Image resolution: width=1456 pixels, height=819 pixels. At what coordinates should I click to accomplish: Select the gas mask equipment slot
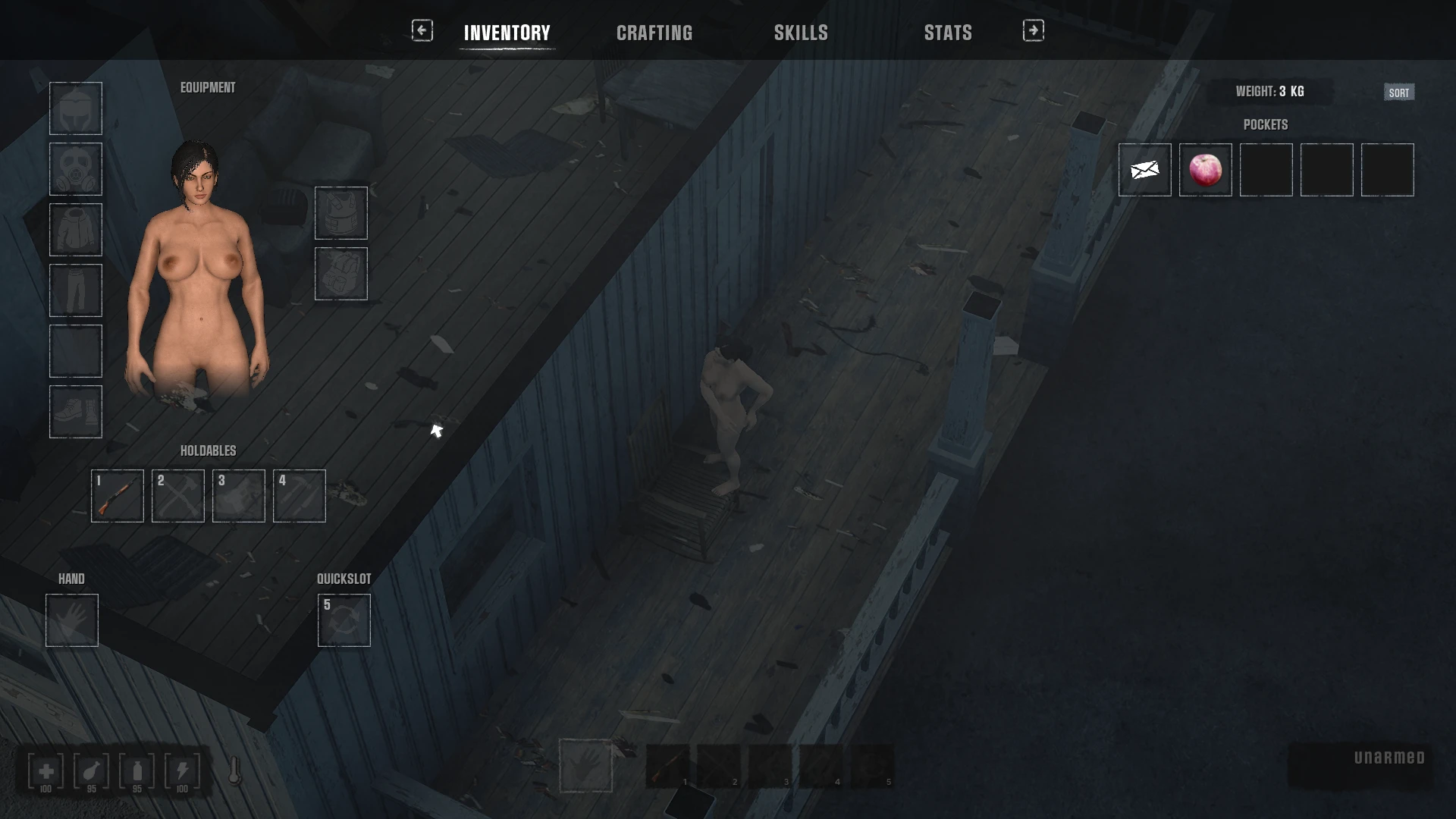pyautogui.click(x=76, y=169)
